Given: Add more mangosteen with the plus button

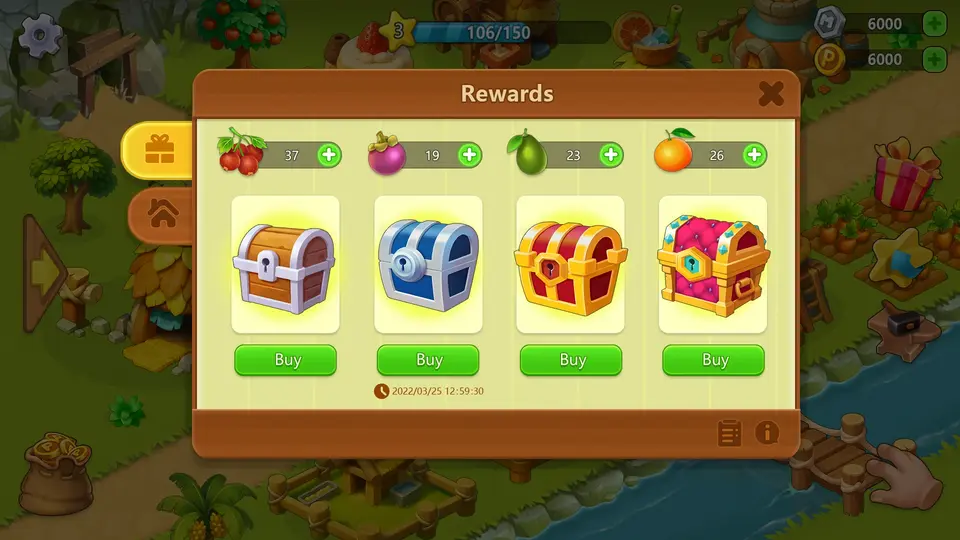Looking at the screenshot, I should pos(469,155).
